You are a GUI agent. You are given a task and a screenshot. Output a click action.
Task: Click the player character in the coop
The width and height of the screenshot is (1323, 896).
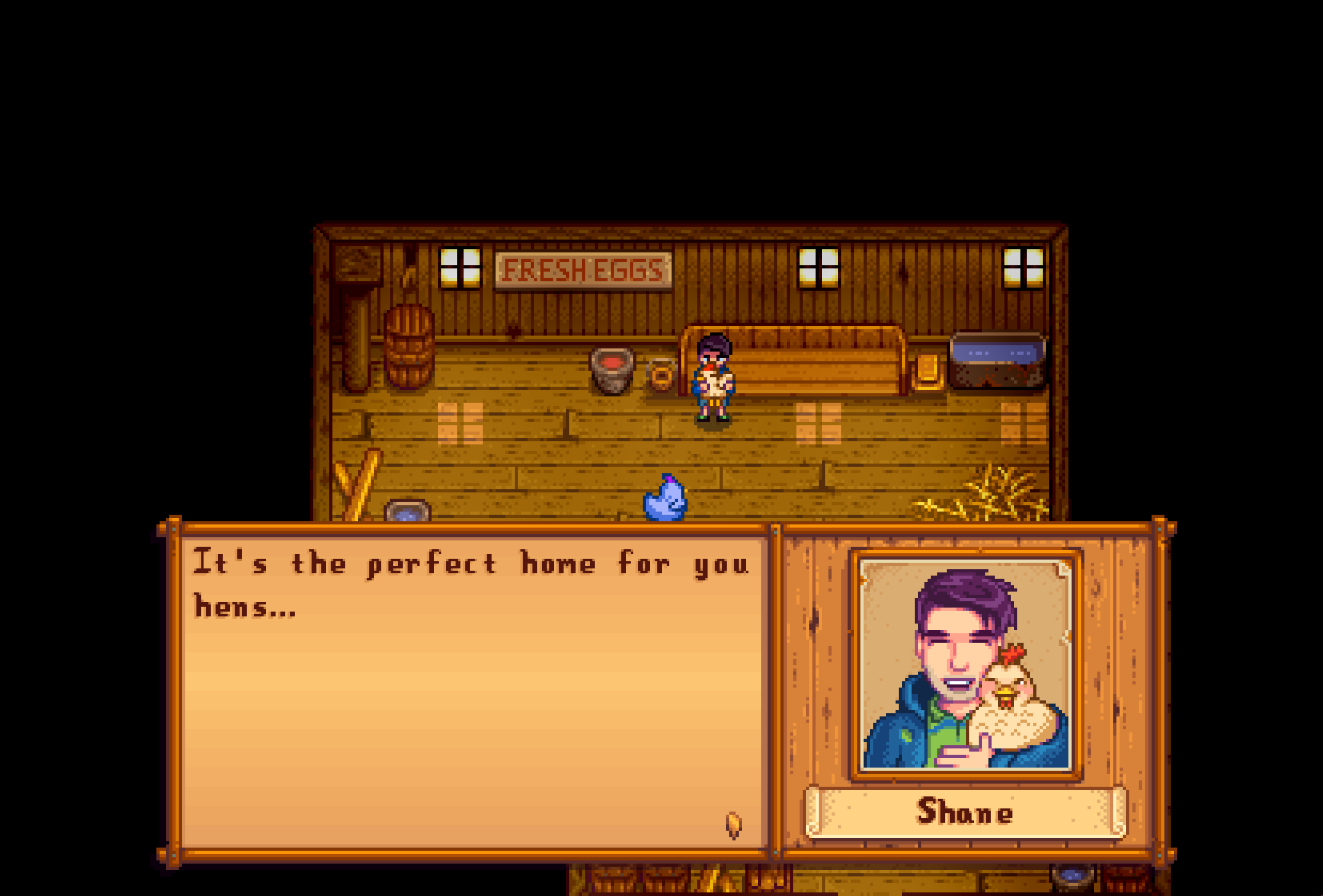pyautogui.click(x=712, y=380)
